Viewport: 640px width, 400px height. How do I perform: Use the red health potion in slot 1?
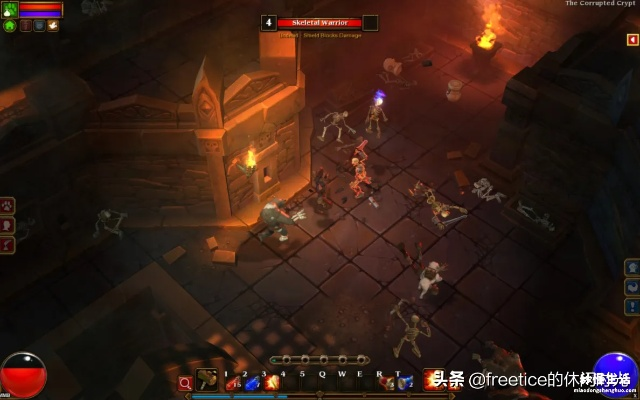click(x=232, y=382)
